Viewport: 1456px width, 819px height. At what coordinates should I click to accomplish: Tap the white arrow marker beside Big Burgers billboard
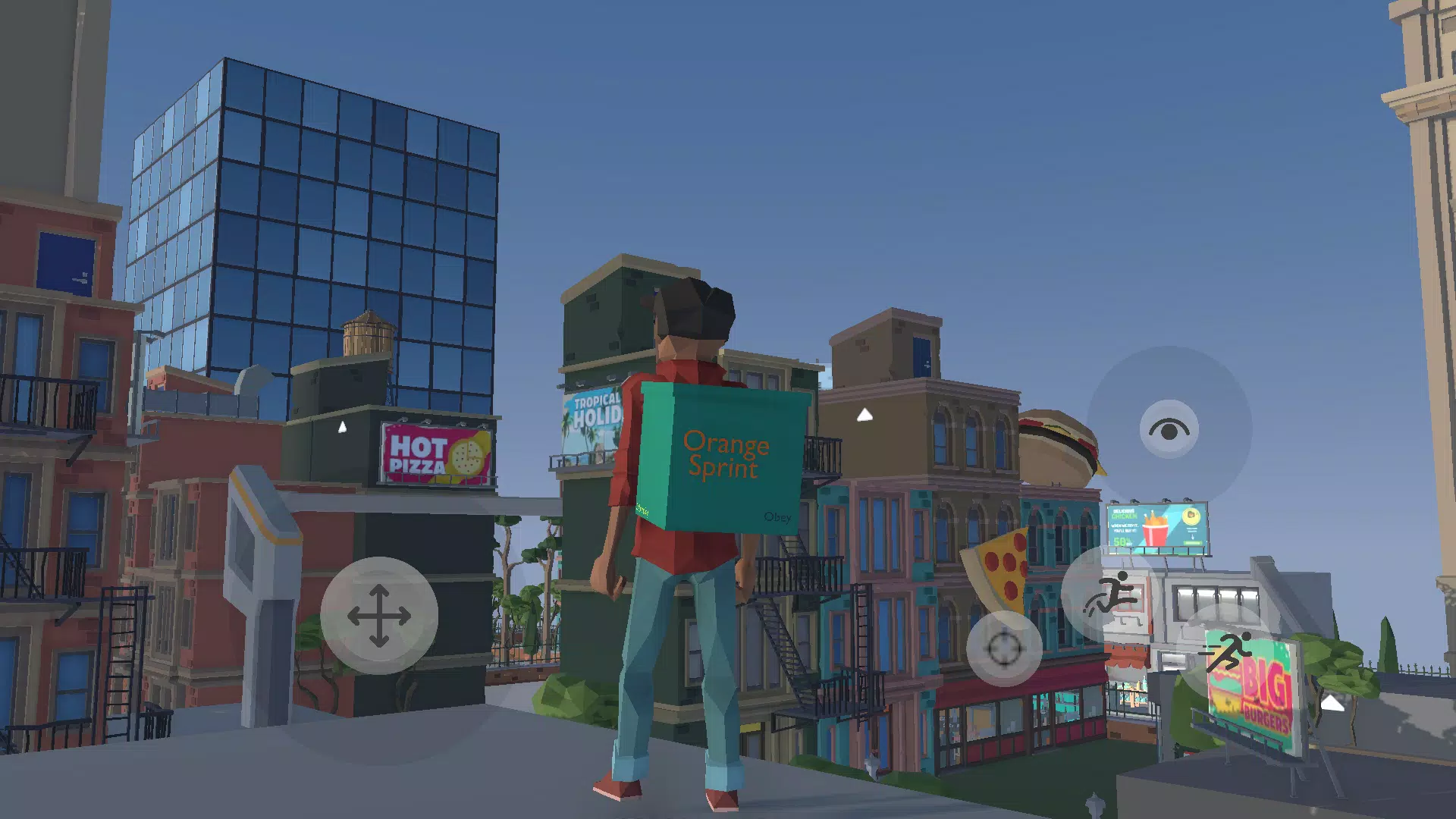coord(1332,704)
